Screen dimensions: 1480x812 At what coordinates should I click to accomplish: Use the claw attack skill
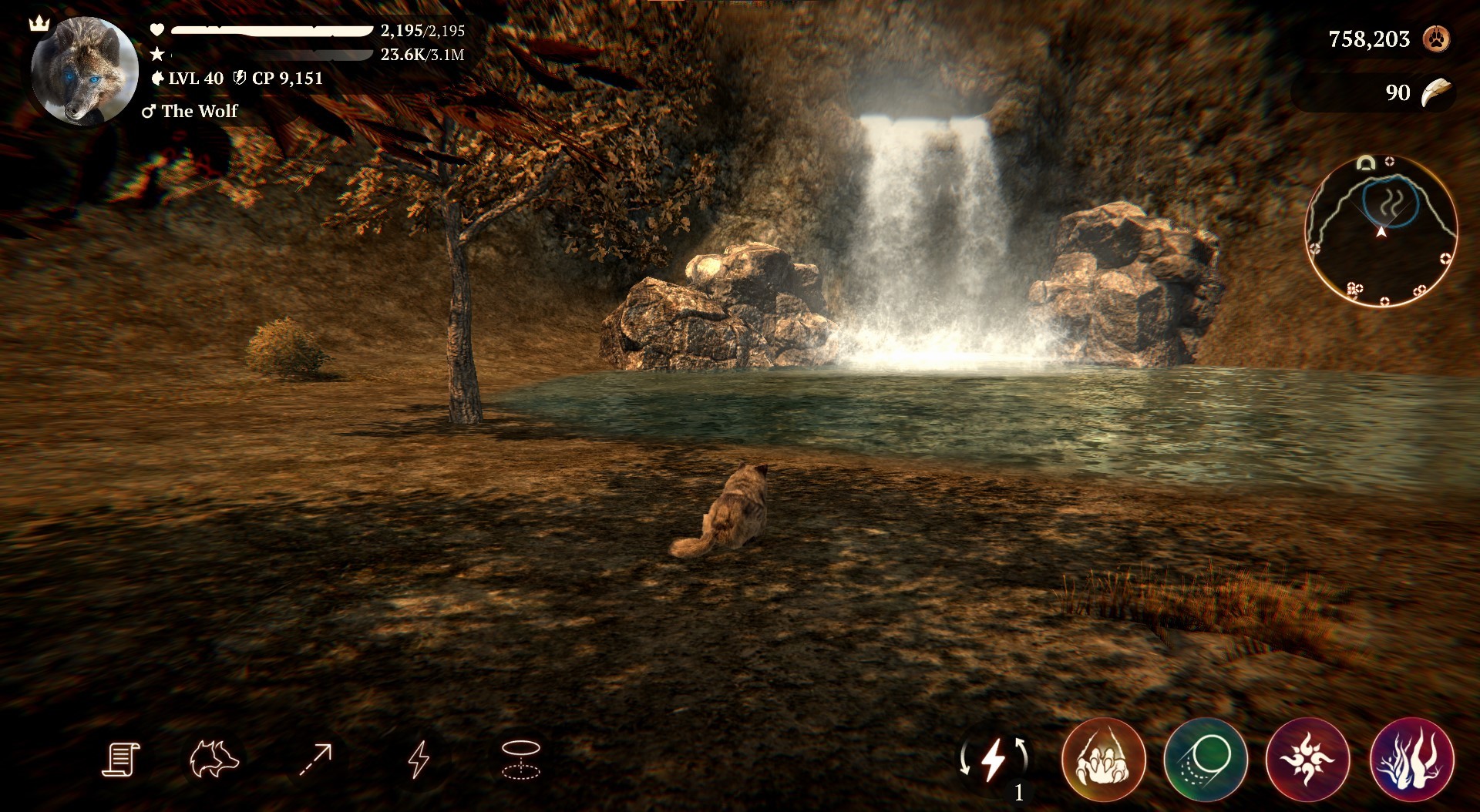click(1104, 760)
